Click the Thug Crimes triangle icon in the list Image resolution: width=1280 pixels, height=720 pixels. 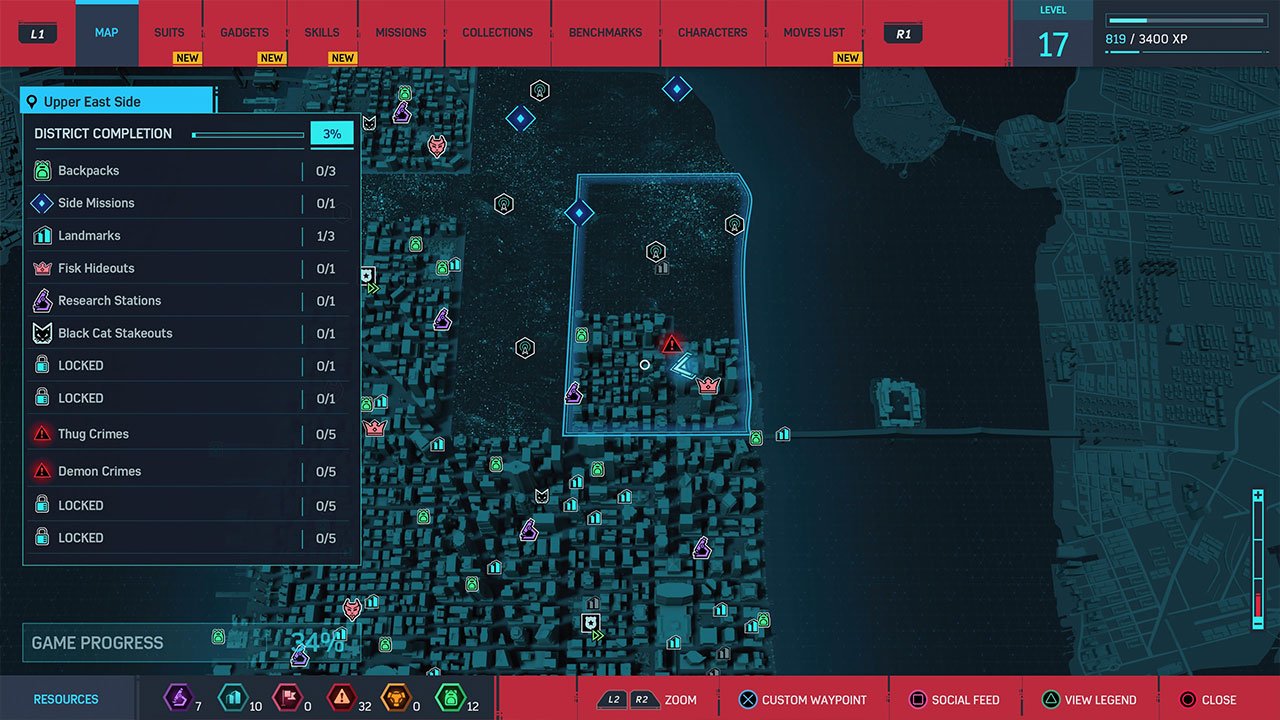[44, 433]
